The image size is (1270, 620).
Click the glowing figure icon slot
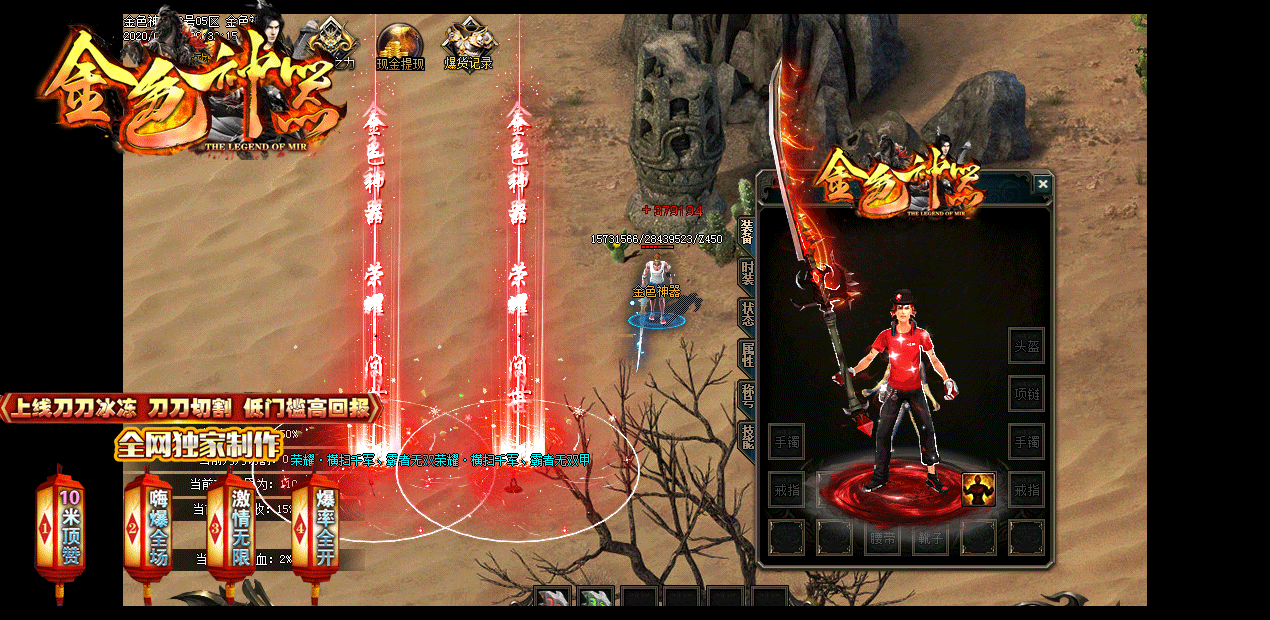tap(978, 490)
